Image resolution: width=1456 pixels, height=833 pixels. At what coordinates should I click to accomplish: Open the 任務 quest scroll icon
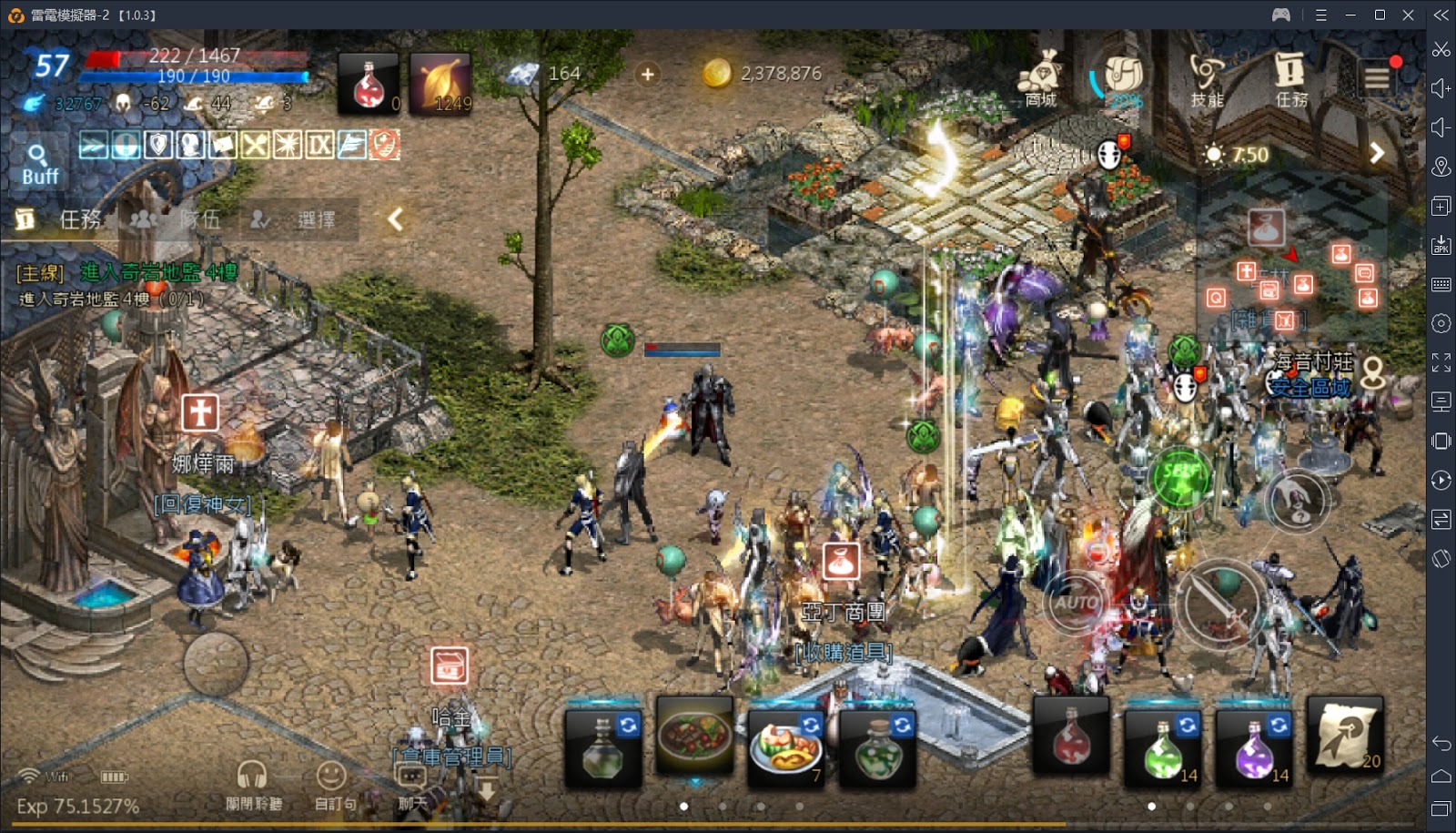click(x=1289, y=78)
